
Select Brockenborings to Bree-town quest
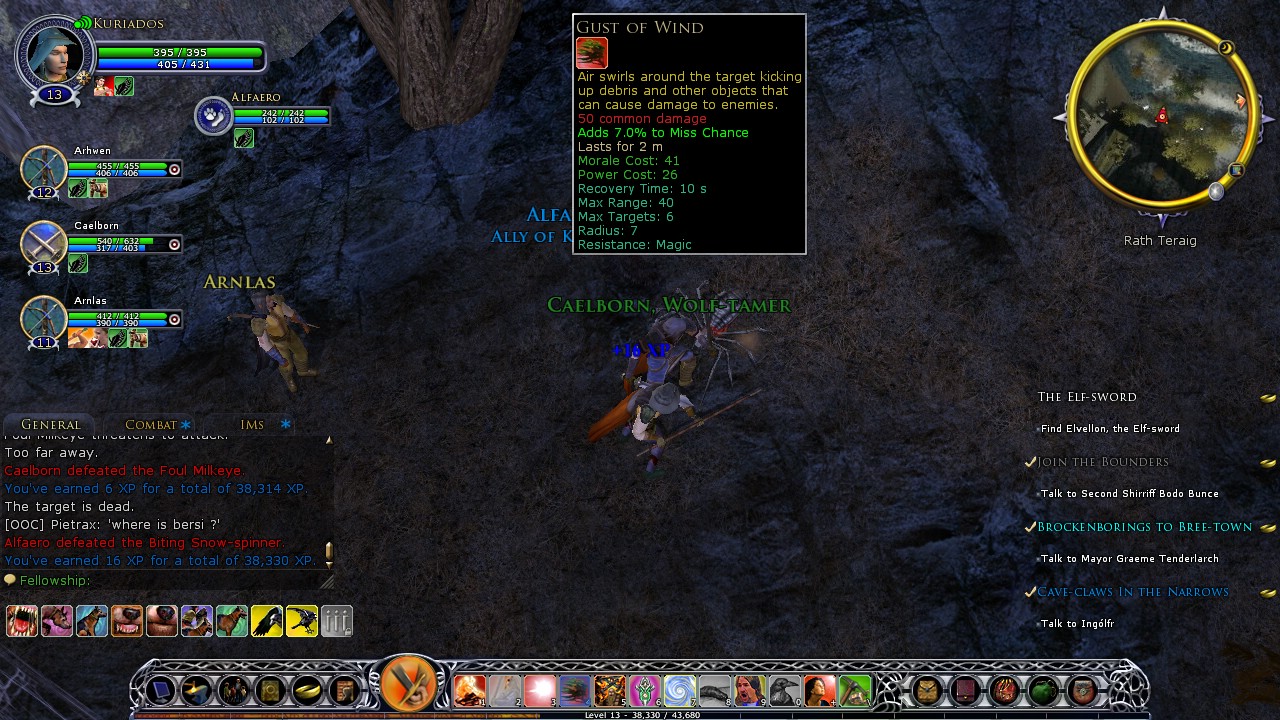[1144, 527]
